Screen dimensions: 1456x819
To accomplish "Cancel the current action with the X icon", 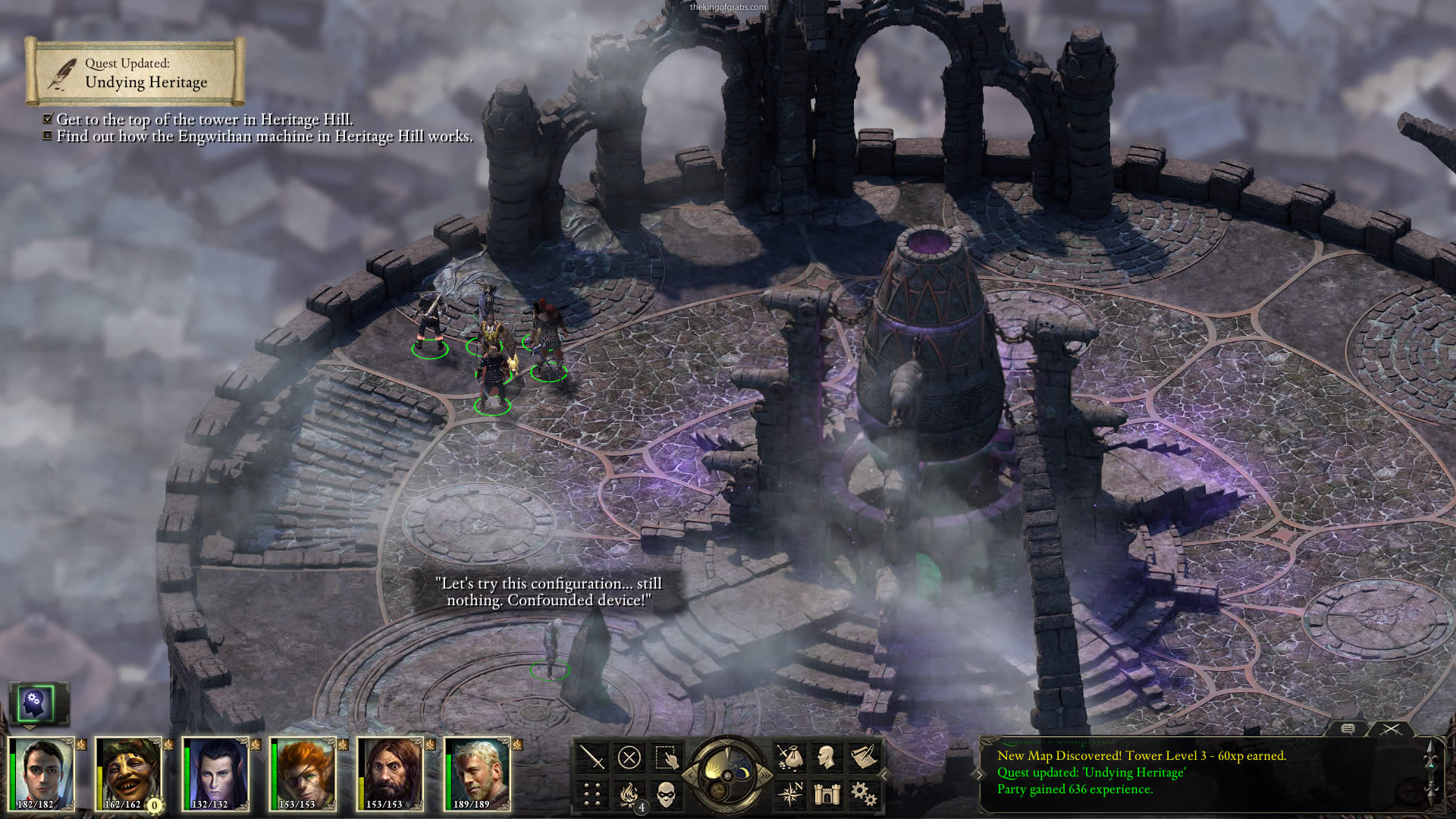I will pos(629,757).
